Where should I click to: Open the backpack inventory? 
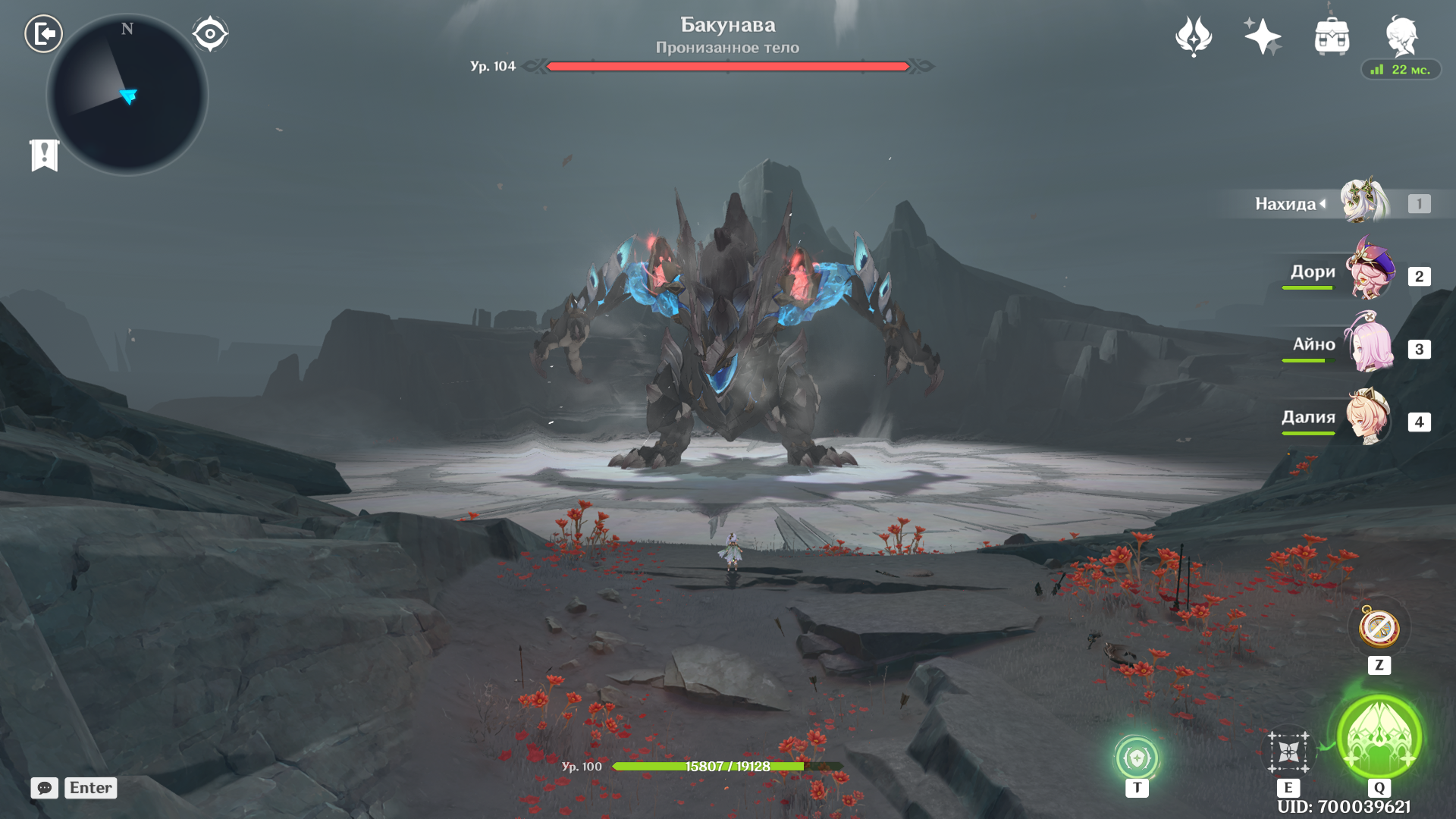click(x=1332, y=36)
